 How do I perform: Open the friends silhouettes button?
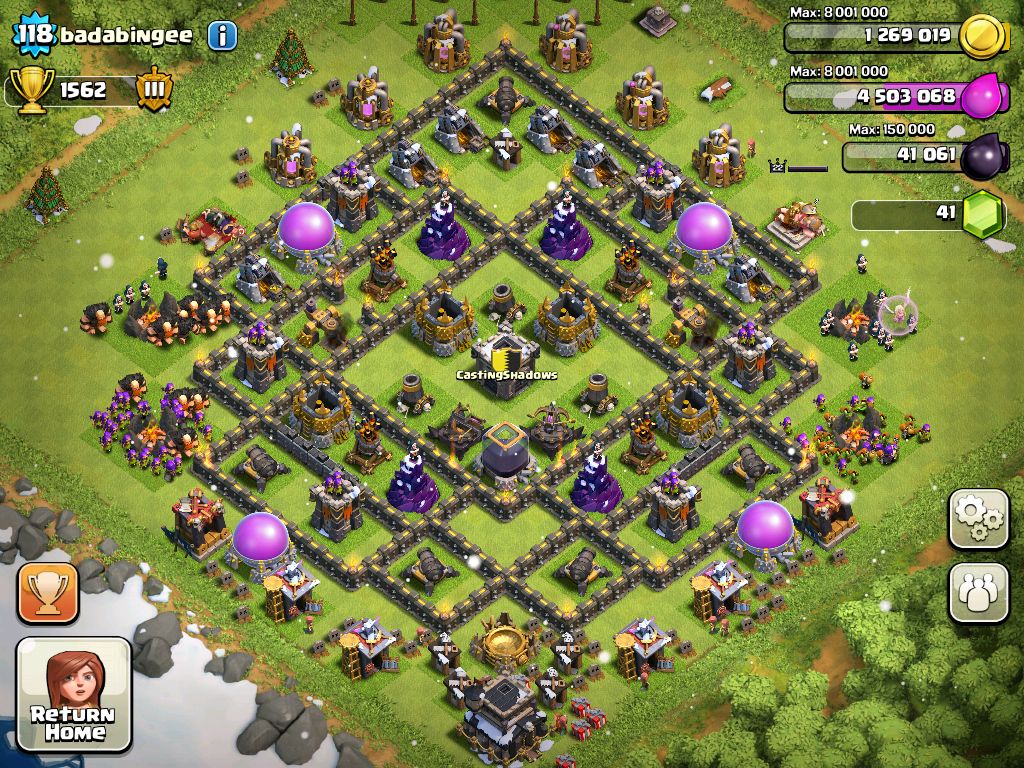[978, 592]
